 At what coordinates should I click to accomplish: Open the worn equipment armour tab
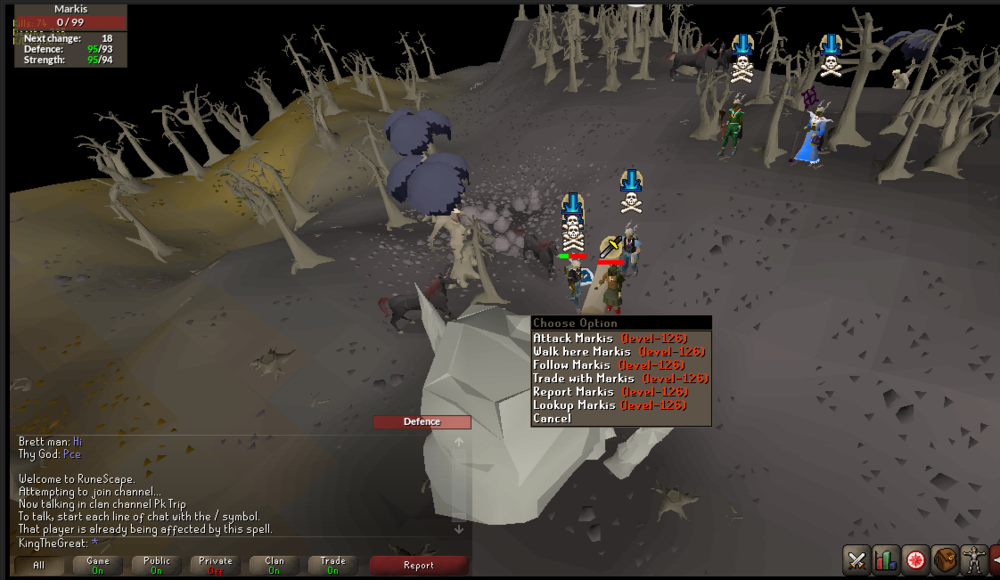coord(974,560)
